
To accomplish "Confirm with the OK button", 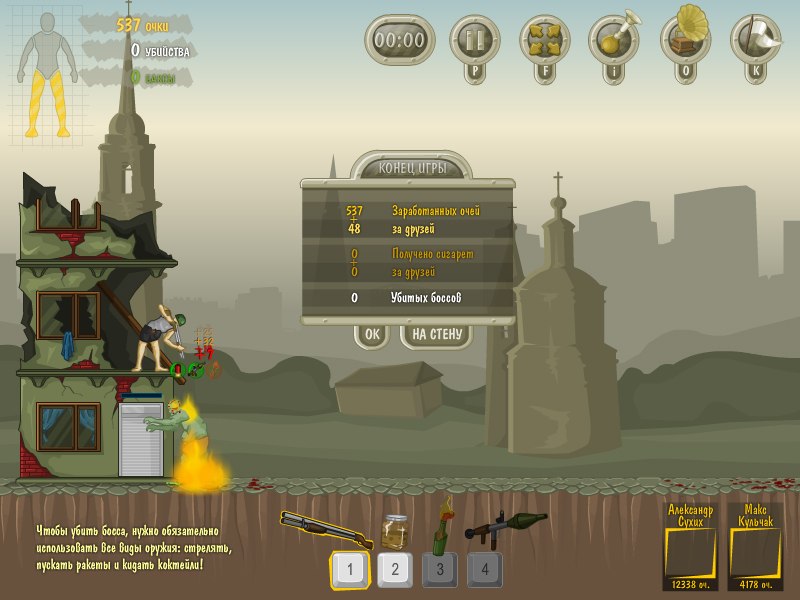I will click(x=371, y=335).
